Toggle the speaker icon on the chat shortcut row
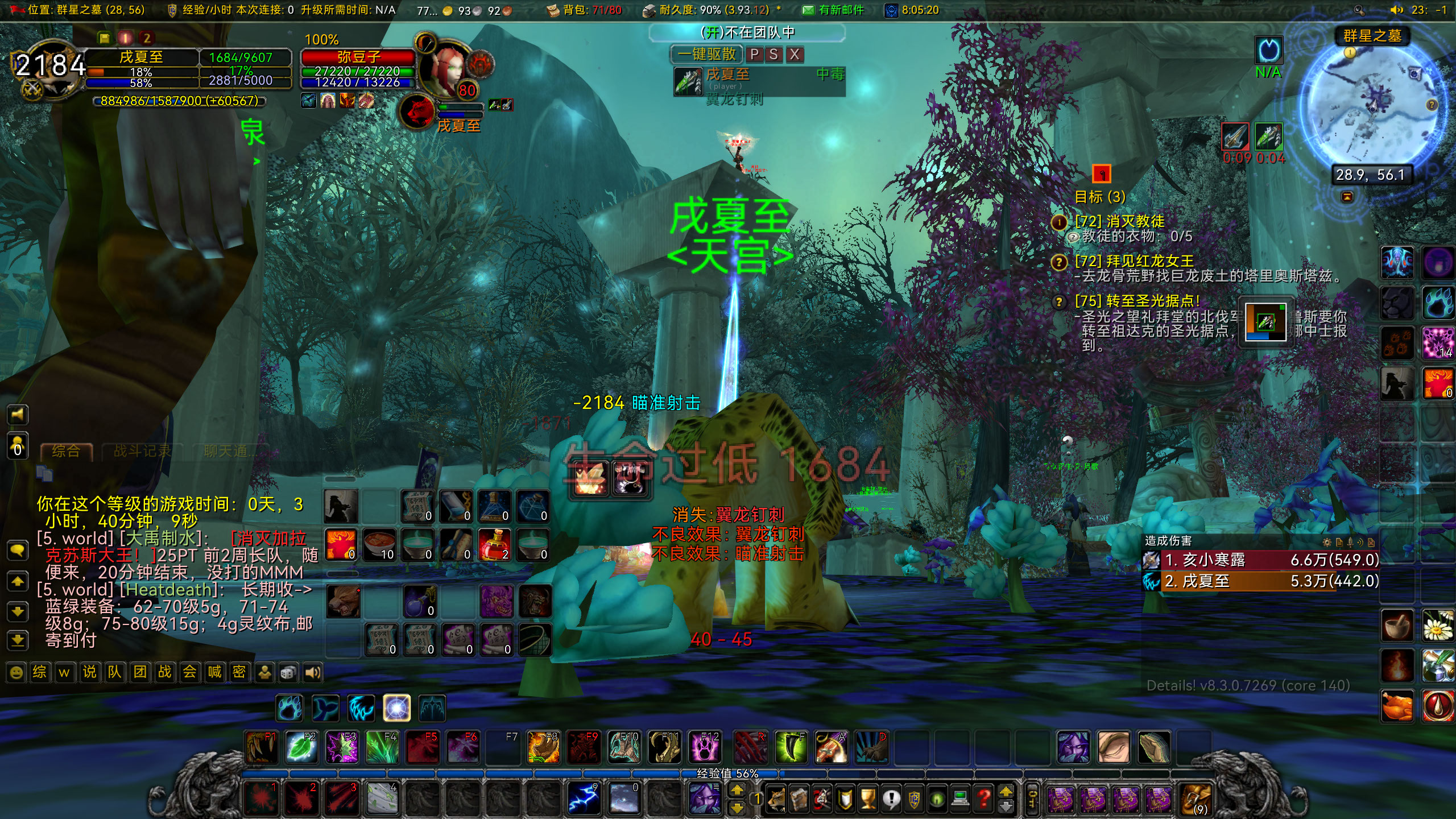Viewport: 1456px width, 819px height. pos(312,672)
